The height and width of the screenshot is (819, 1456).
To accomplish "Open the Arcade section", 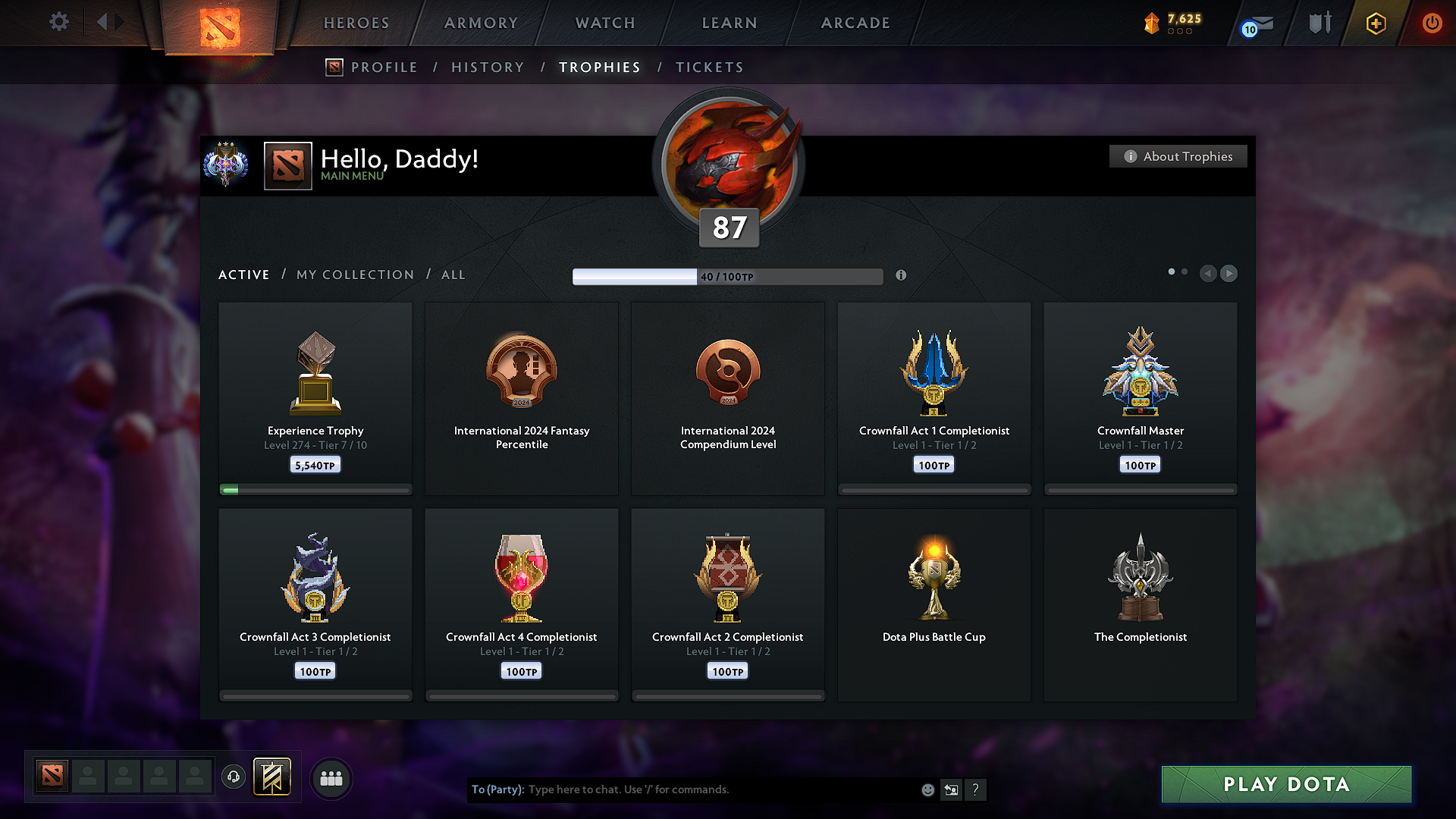I will click(855, 23).
